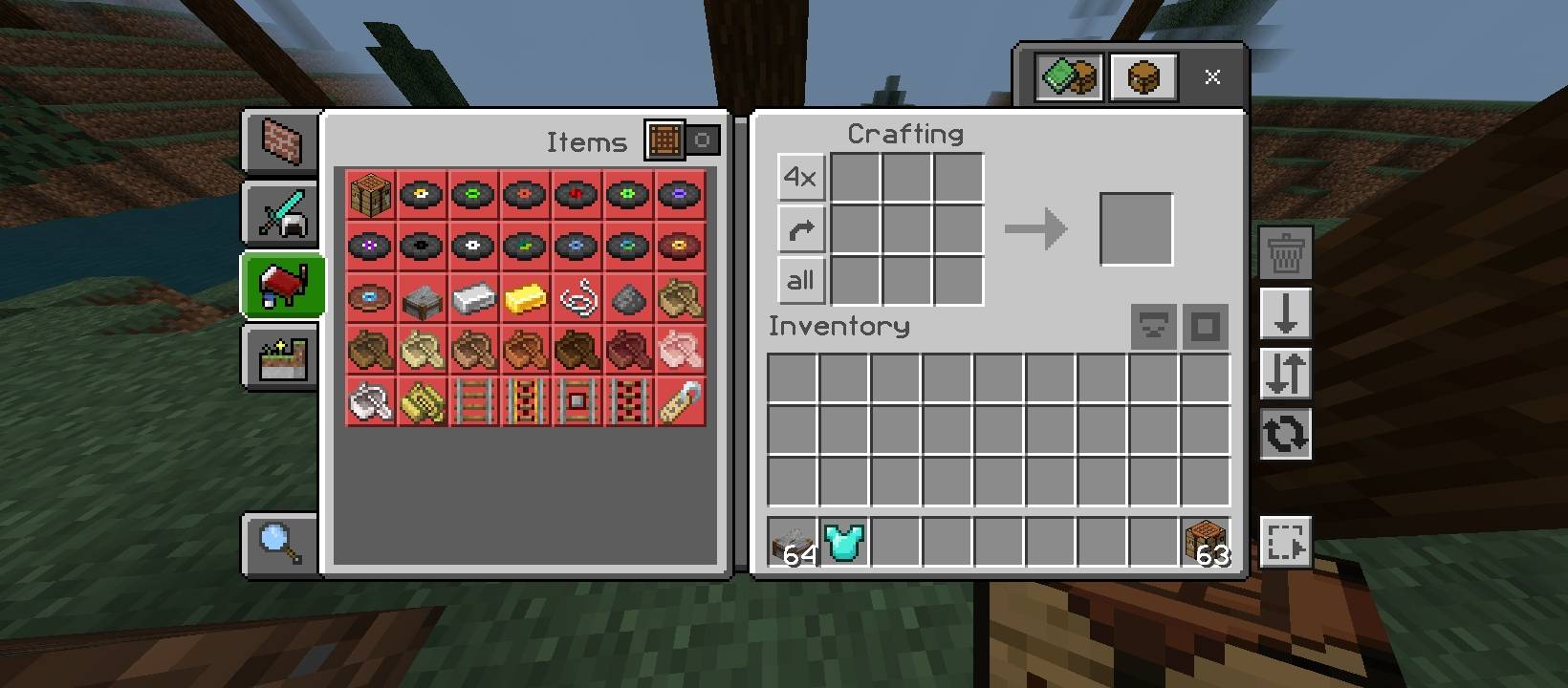Screen dimensions: 1568x688
Task: Open the search magnifying glass panel
Action: [278, 542]
